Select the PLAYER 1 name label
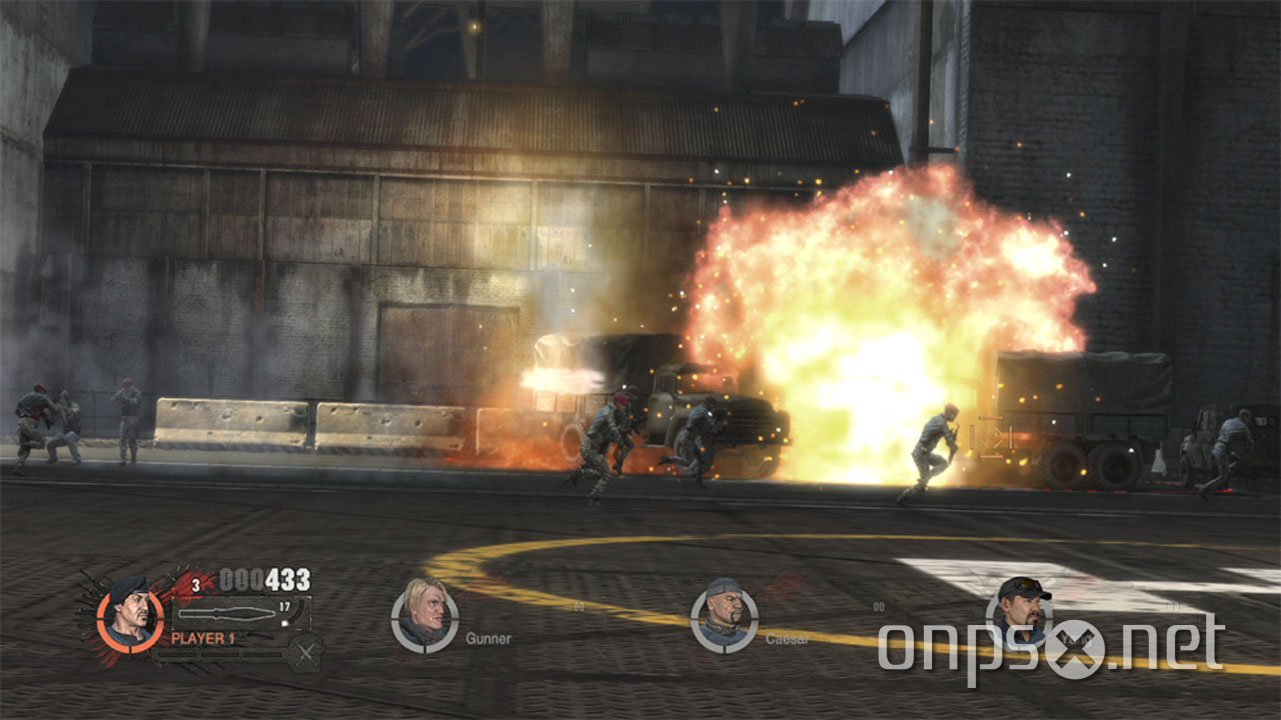 [x=203, y=637]
